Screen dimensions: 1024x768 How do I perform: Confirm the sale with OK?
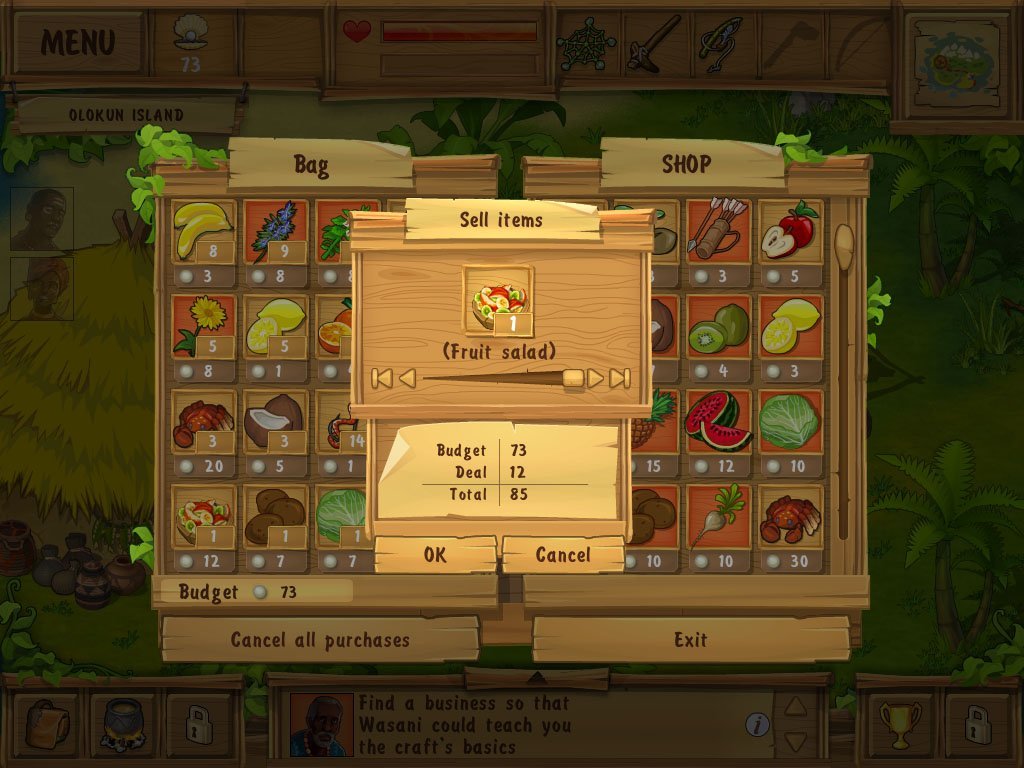435,555
